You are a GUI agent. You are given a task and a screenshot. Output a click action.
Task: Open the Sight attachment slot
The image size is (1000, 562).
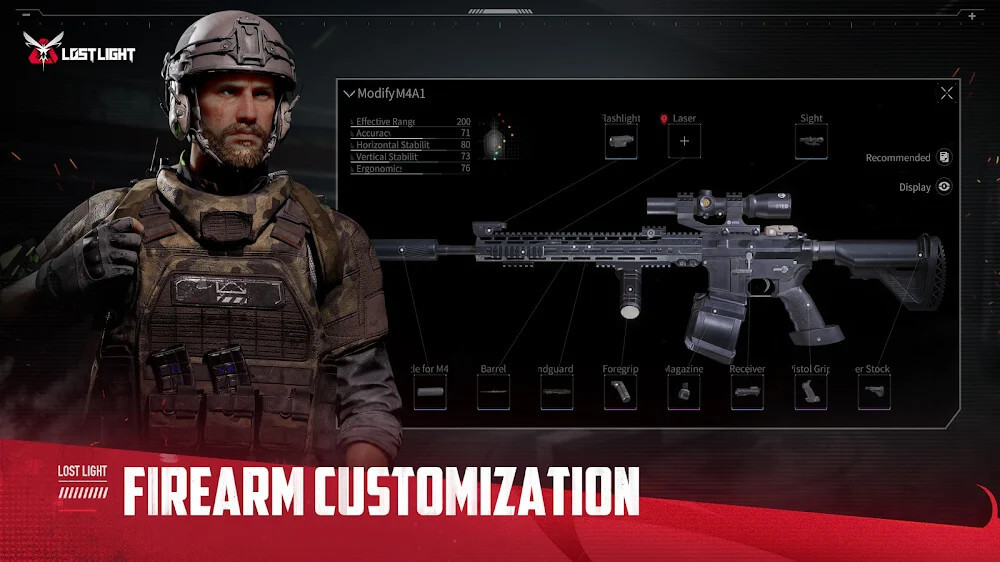(x=811, y=142)
